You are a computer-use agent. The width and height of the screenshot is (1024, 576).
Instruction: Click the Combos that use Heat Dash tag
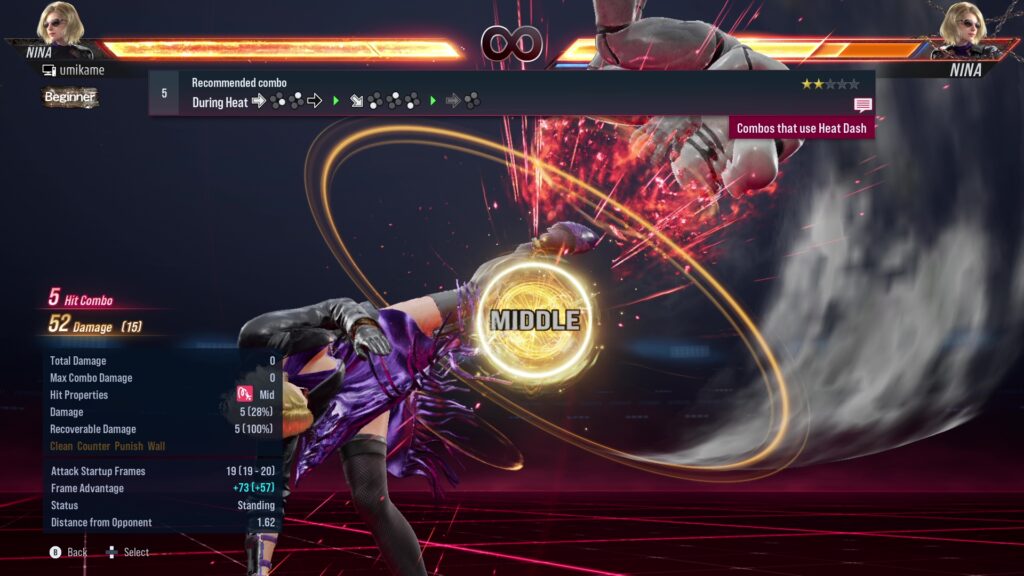coord(803,128)
